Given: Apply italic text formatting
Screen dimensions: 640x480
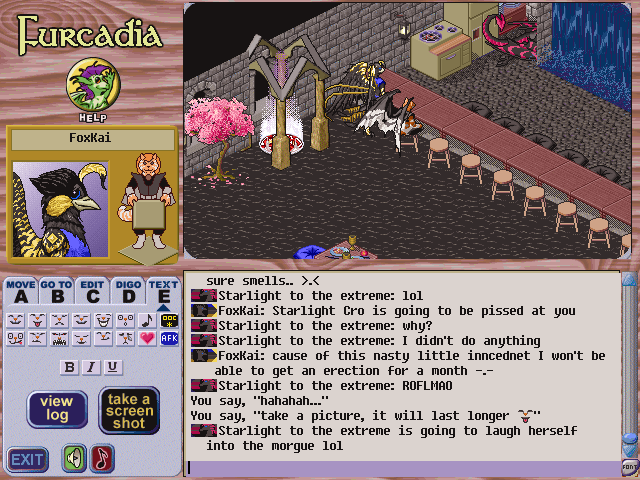Looking at the screenshot, I should click(91, 367).
